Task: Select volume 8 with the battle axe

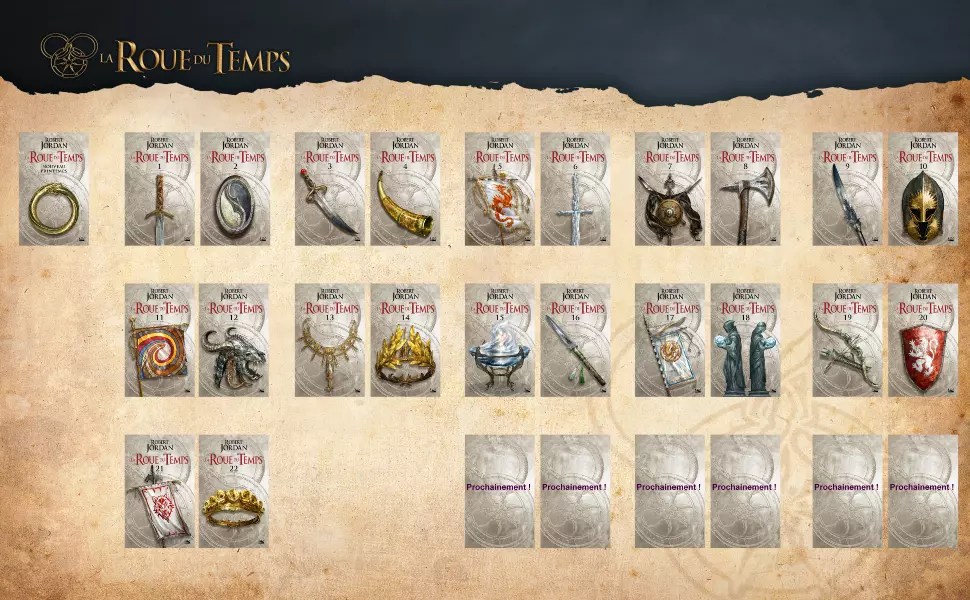Action: (745, 189)
